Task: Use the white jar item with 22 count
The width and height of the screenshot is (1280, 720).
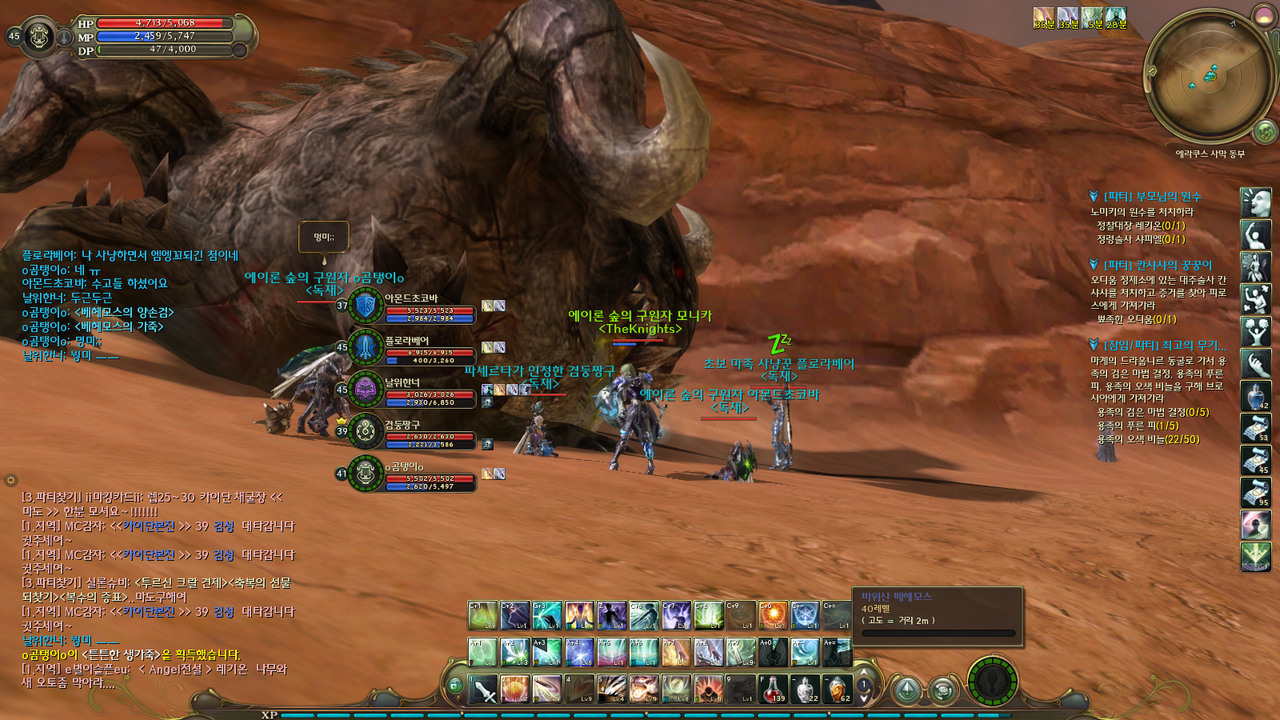Action: (x=805, y=689)
